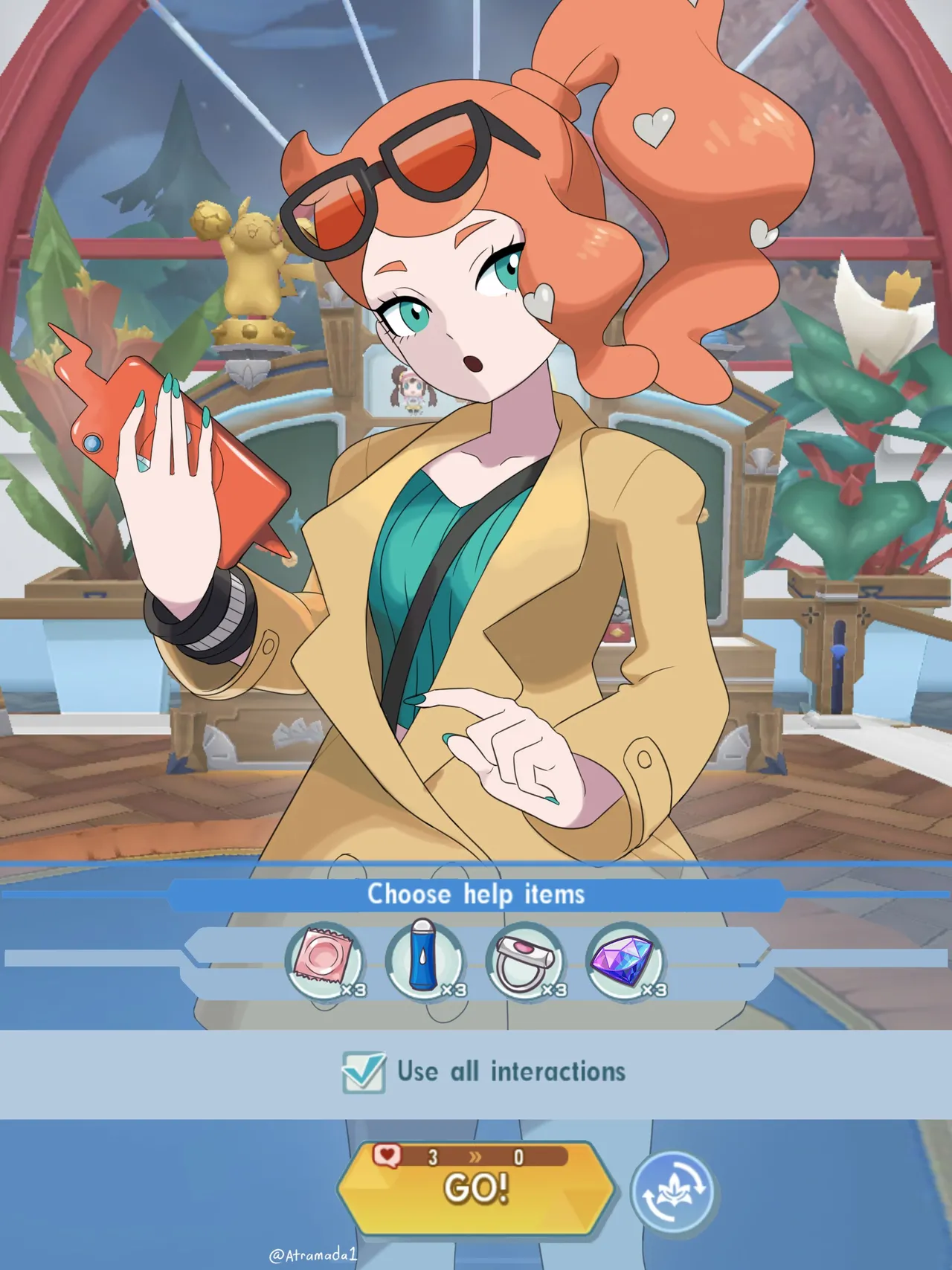Toggle the Use all interactions checkbox
952x1270 pixels.
coord(364,1072)
